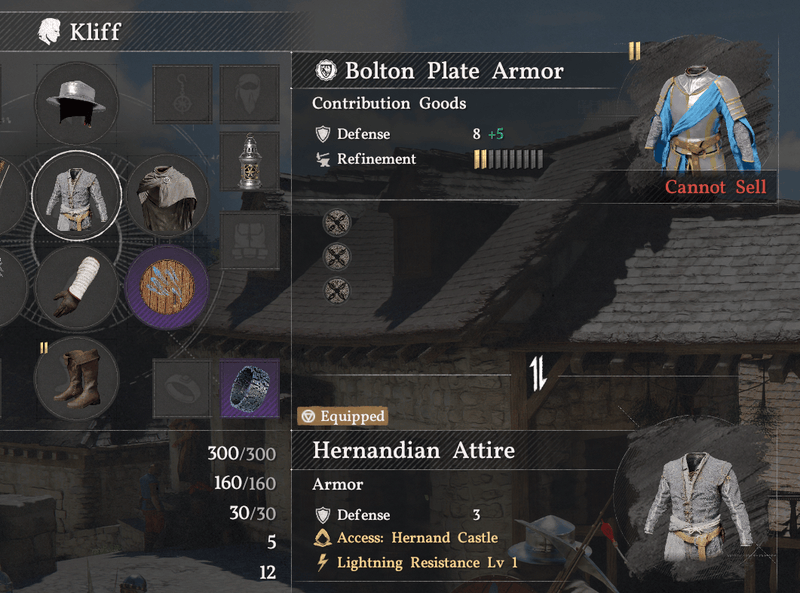Viewport: 800px width, 593px height.
Task: Choose the empty earring slot
Action: (x=182, y=94)
